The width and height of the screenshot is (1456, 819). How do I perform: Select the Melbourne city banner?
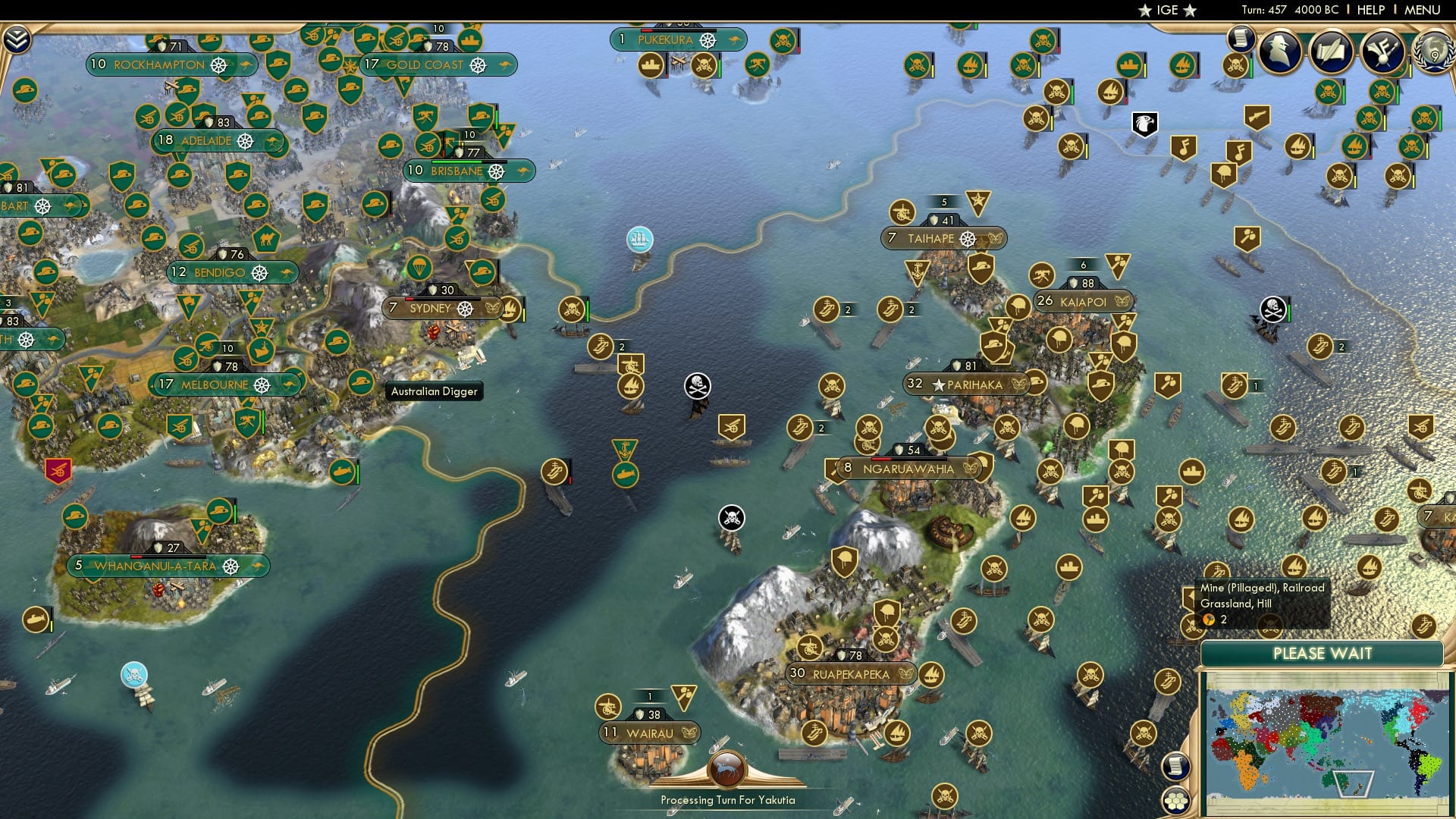click(x=220, y=384)
